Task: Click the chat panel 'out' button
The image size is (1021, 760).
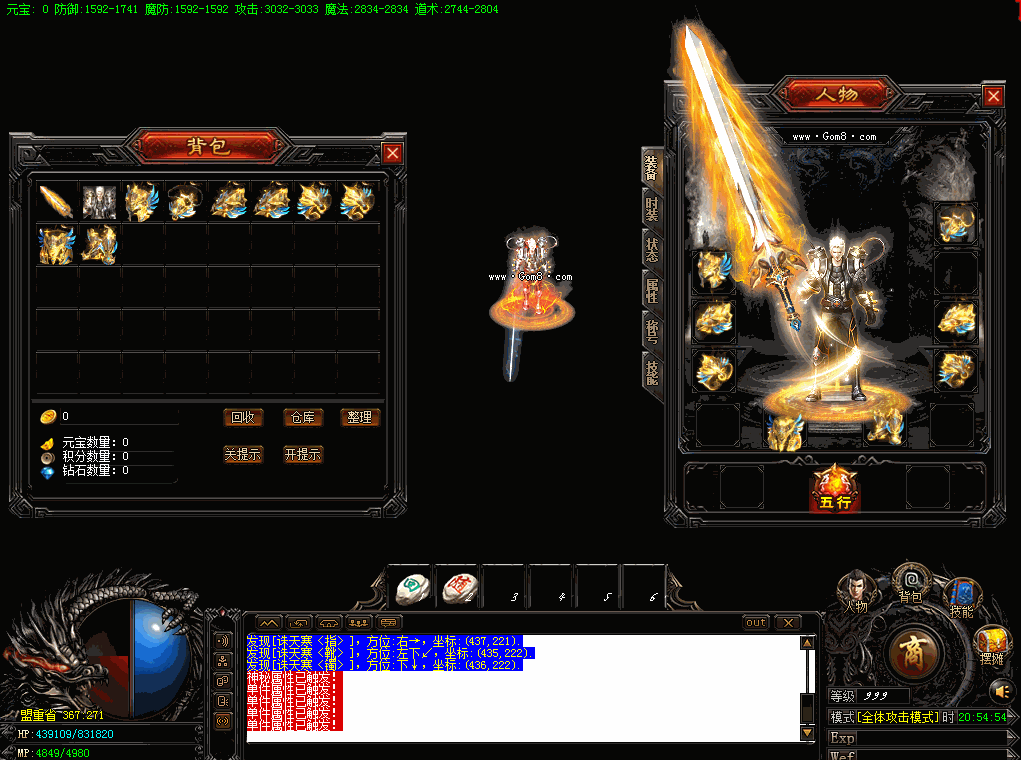Action: click(x=756, y=623)
